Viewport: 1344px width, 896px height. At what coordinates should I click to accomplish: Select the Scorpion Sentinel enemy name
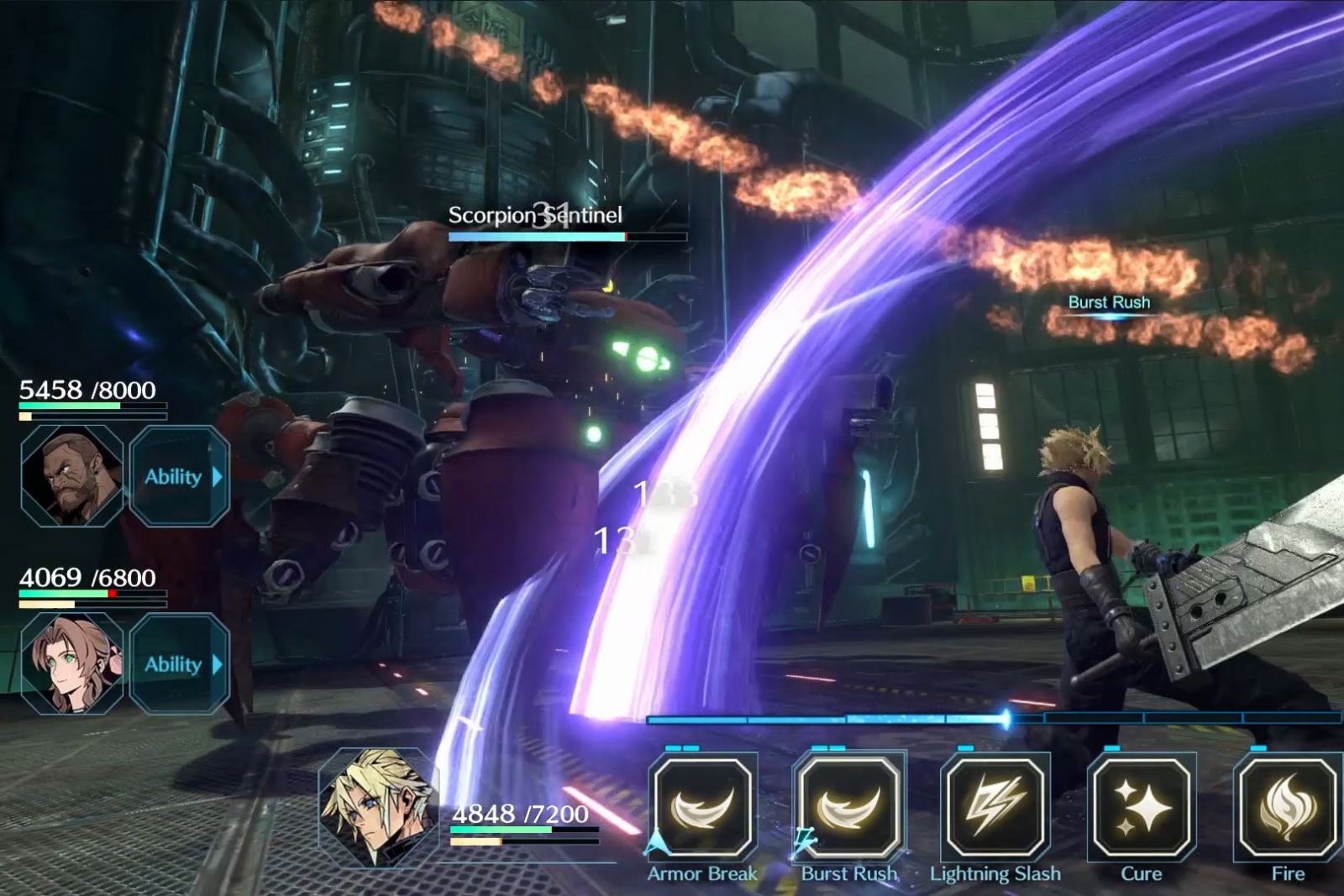click(533, 217)
